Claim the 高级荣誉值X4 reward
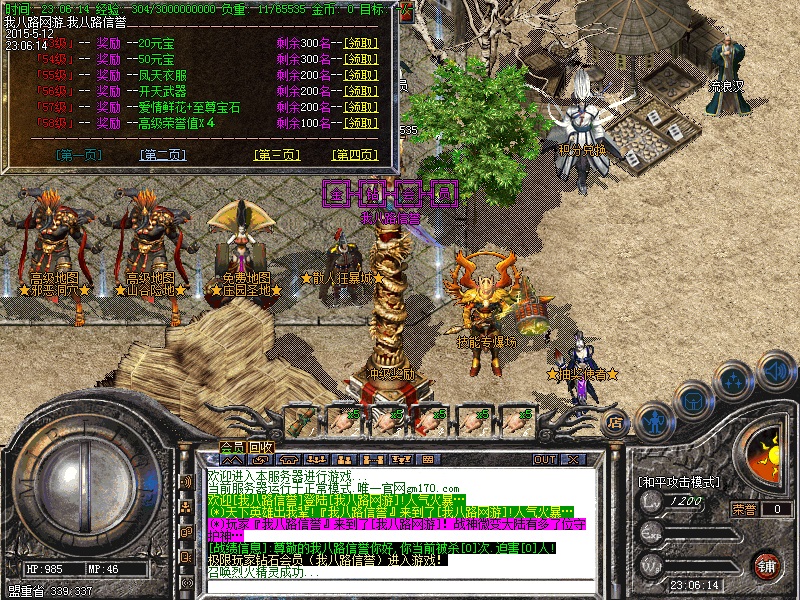800x600 pixels. pos(360,123)
